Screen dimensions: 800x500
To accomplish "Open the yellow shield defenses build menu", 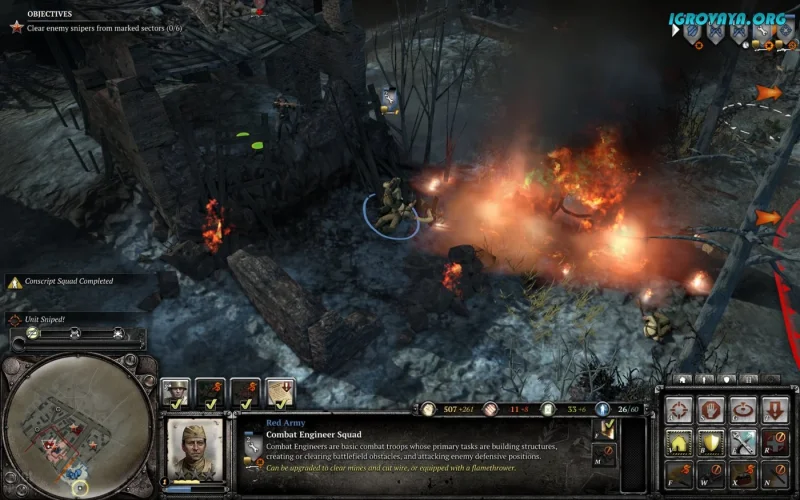I will click(x=709, y=442).
